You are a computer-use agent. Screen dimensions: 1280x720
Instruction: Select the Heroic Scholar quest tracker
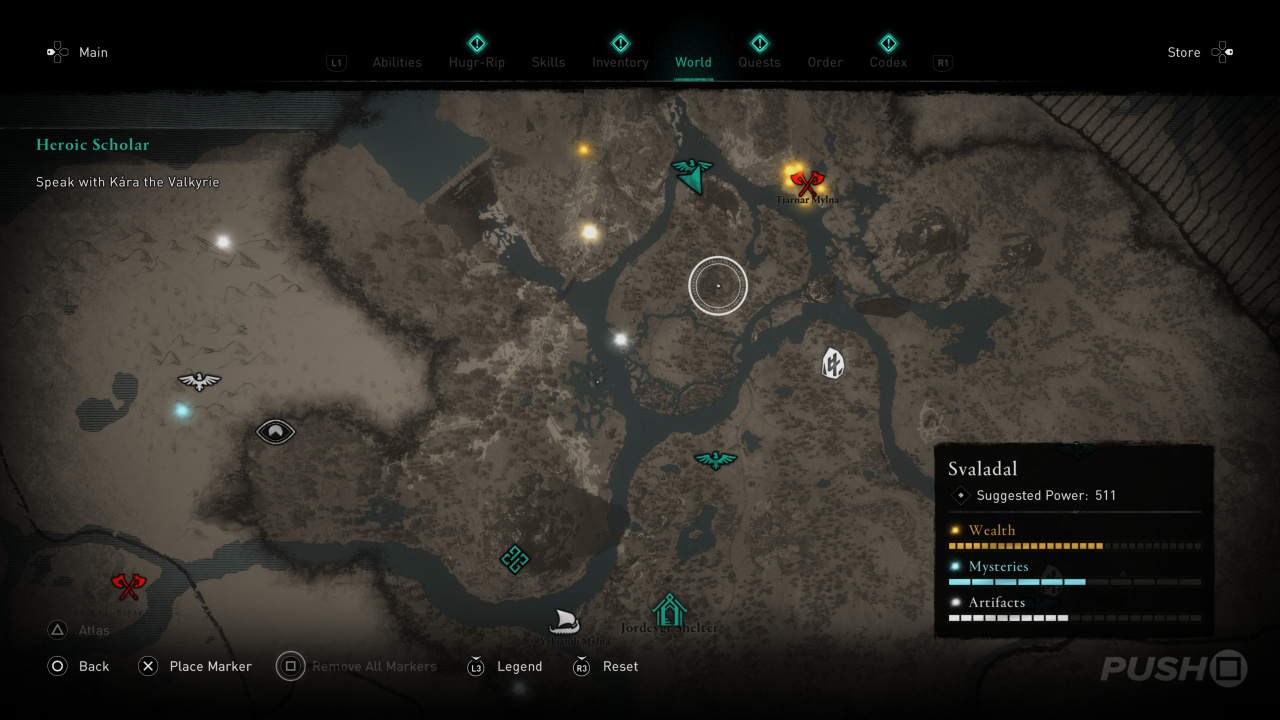93,145
